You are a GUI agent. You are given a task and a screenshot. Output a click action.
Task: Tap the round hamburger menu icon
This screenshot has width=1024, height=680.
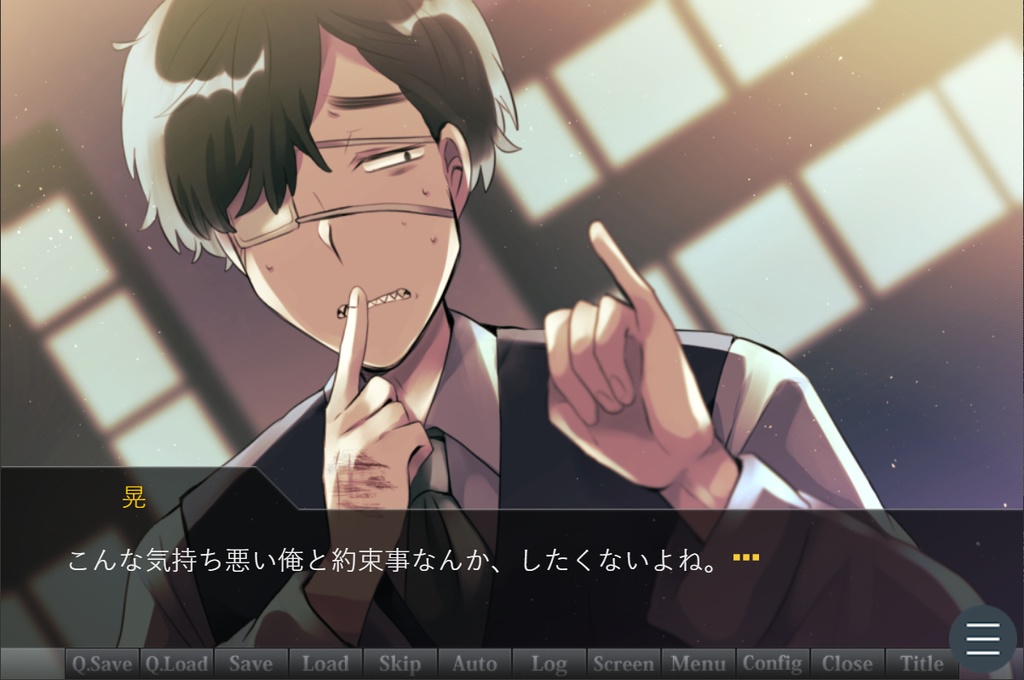tap(982, 638)
